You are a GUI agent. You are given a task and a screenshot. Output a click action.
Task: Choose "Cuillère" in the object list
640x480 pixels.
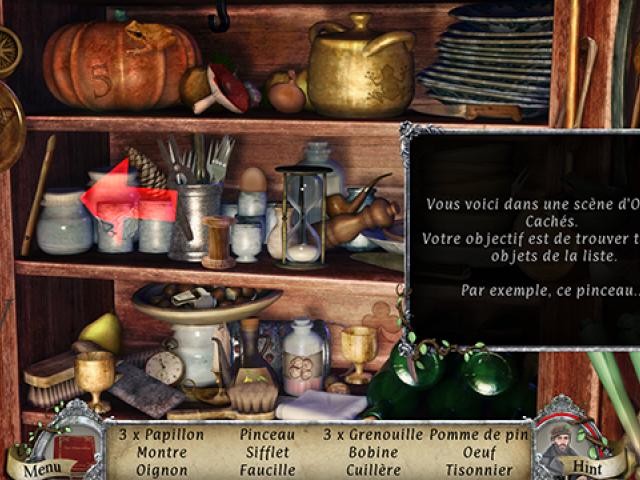(x=372, y=469)
